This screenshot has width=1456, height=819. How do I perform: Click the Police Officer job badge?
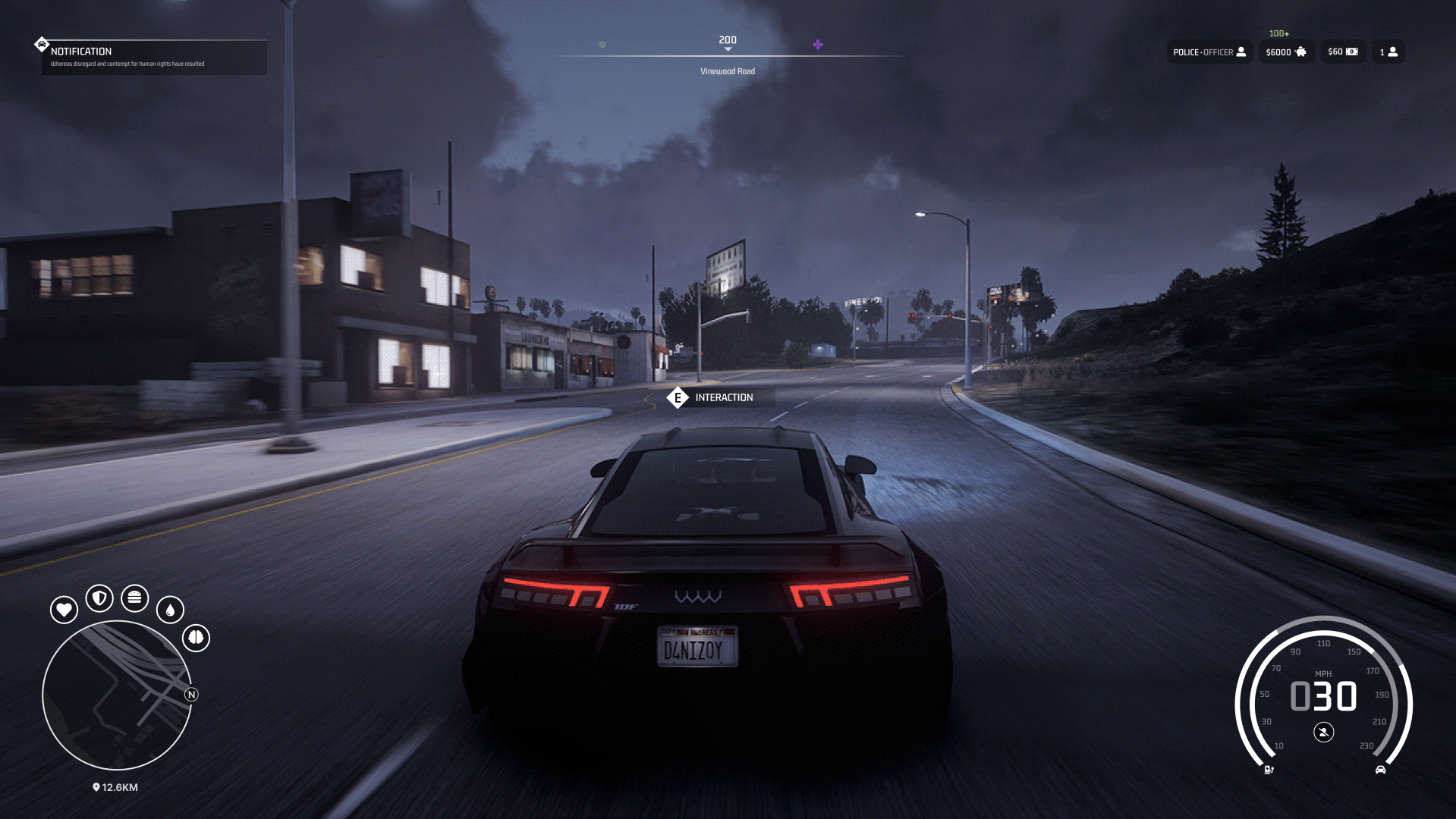click(x=1209, y=52)
